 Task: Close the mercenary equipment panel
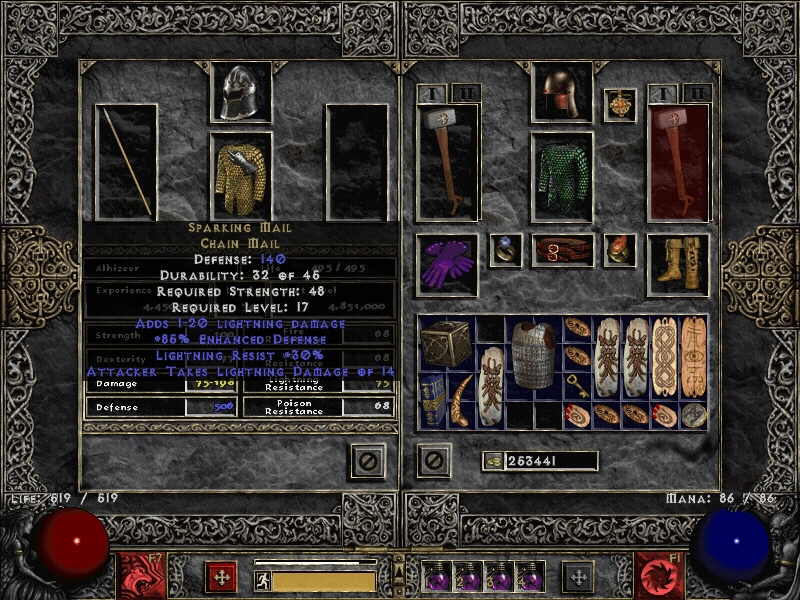point(368,460)
